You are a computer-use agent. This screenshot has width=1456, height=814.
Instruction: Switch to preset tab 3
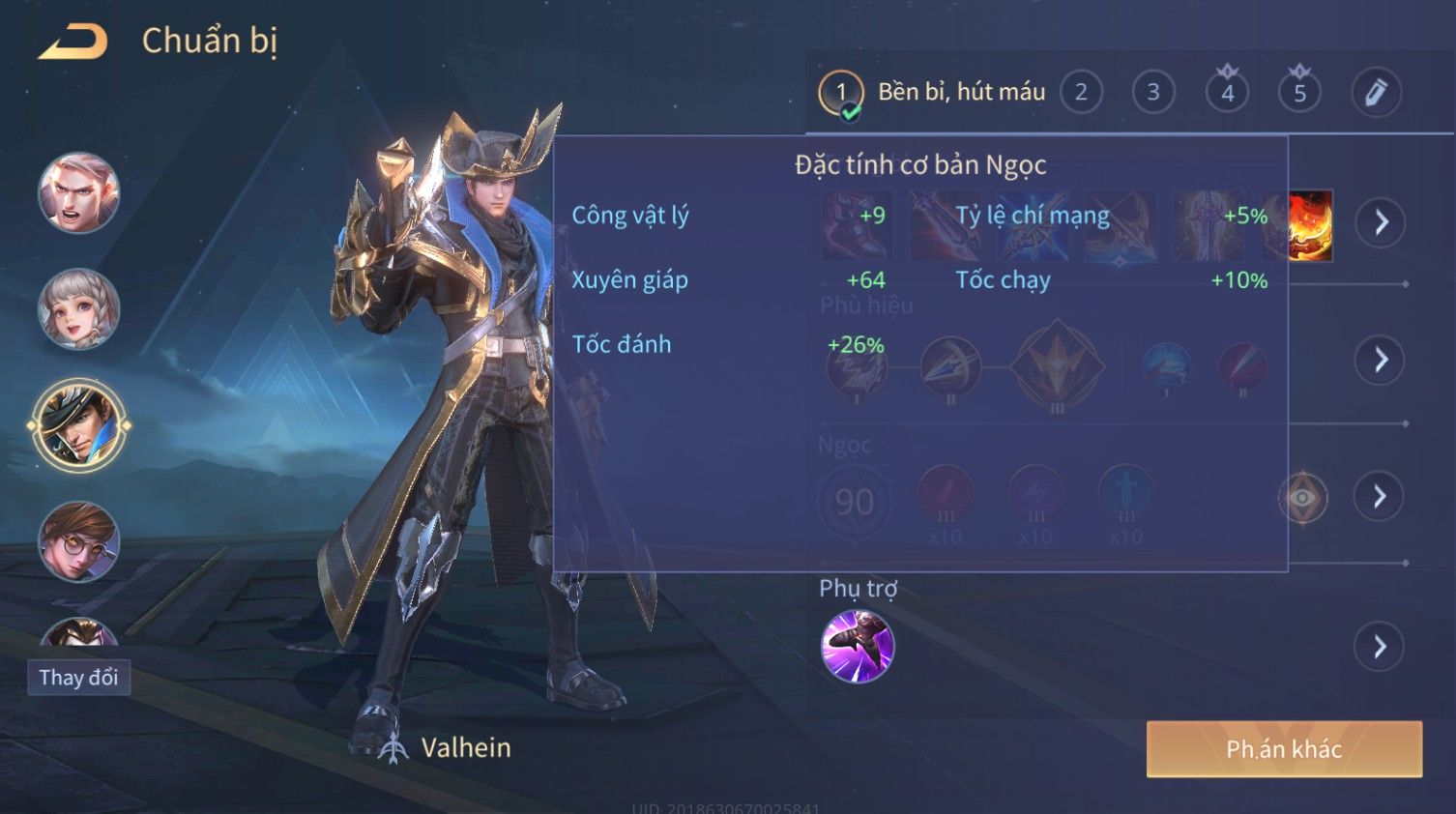pos(1152,93)
